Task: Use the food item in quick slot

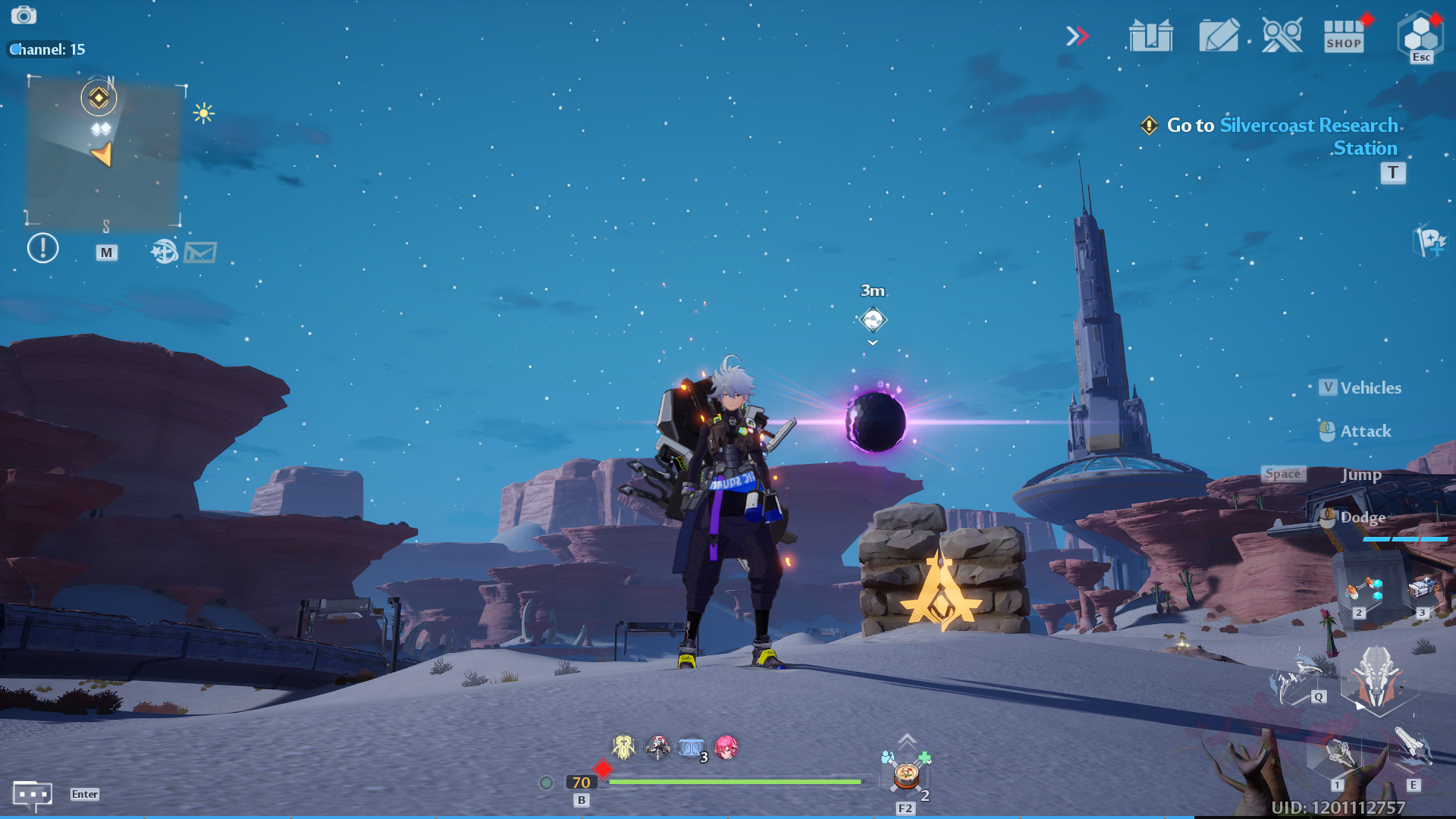Action: [906, 776]
